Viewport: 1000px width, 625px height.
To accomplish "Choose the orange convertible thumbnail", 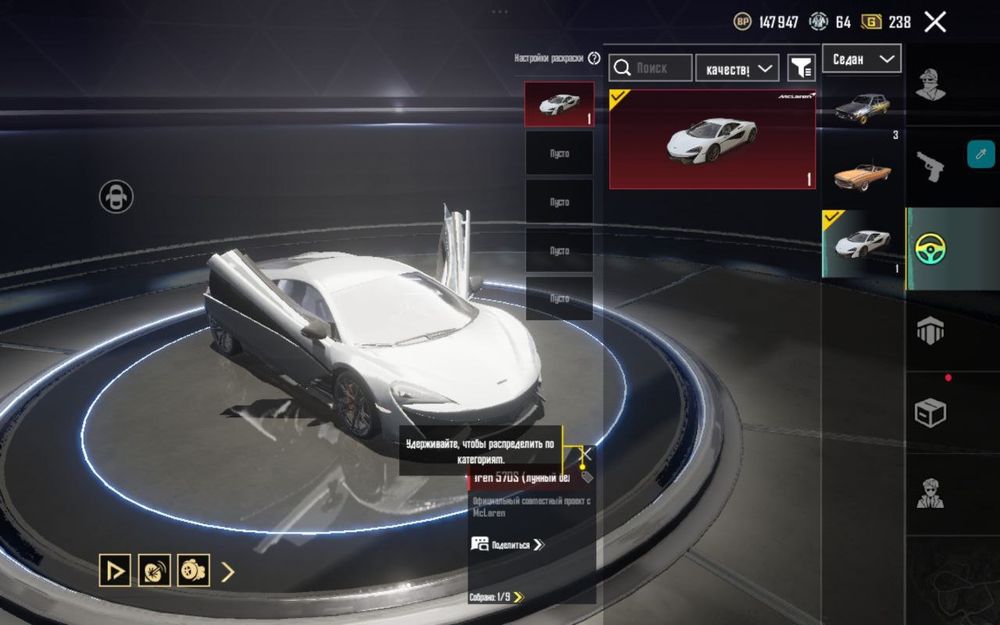I will [x=862, y=174].
